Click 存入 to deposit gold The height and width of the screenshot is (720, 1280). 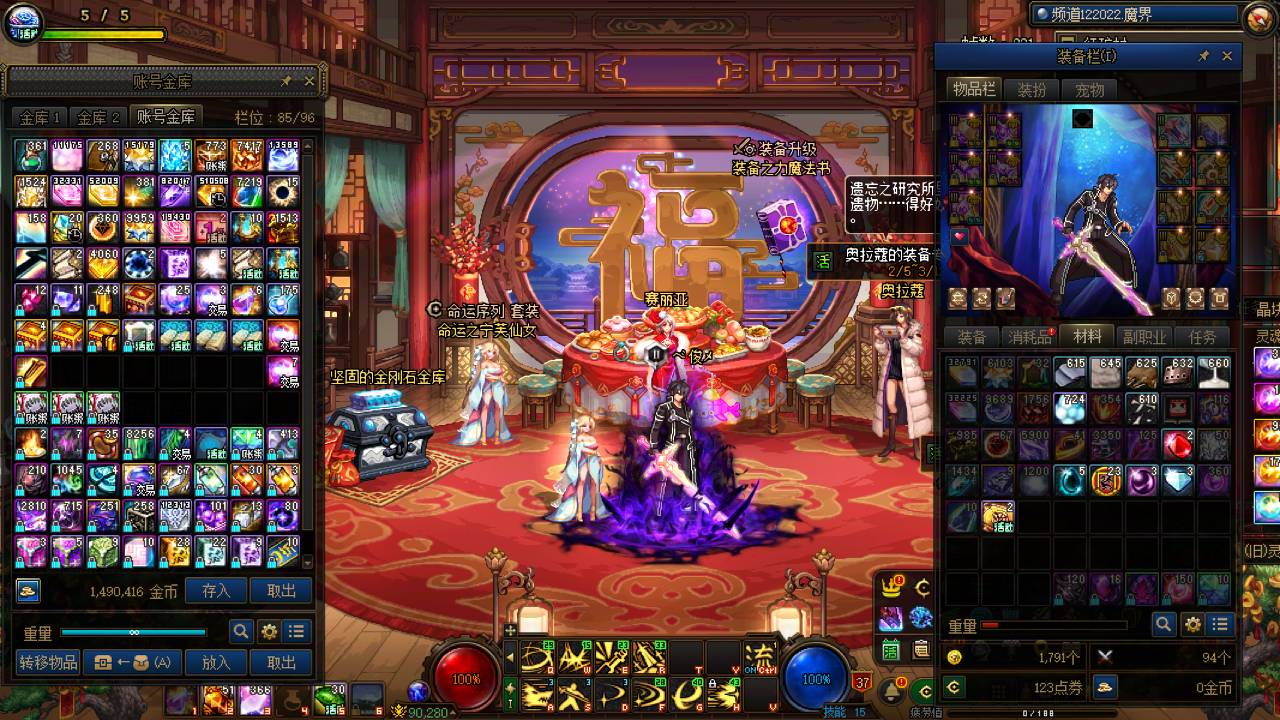click(x=216, y=591)
